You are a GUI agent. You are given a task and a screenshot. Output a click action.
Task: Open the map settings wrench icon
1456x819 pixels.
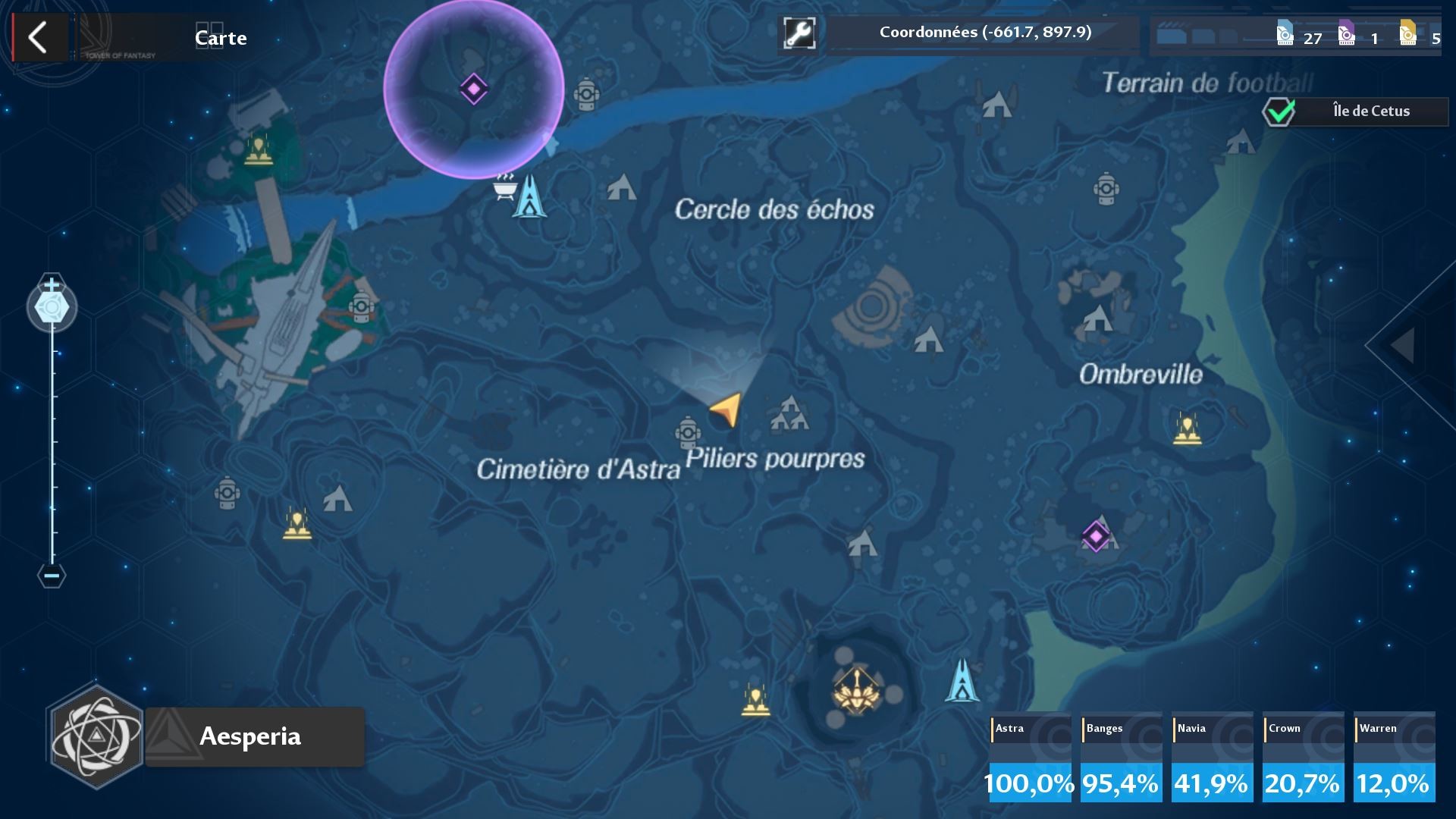pos(798,33)
